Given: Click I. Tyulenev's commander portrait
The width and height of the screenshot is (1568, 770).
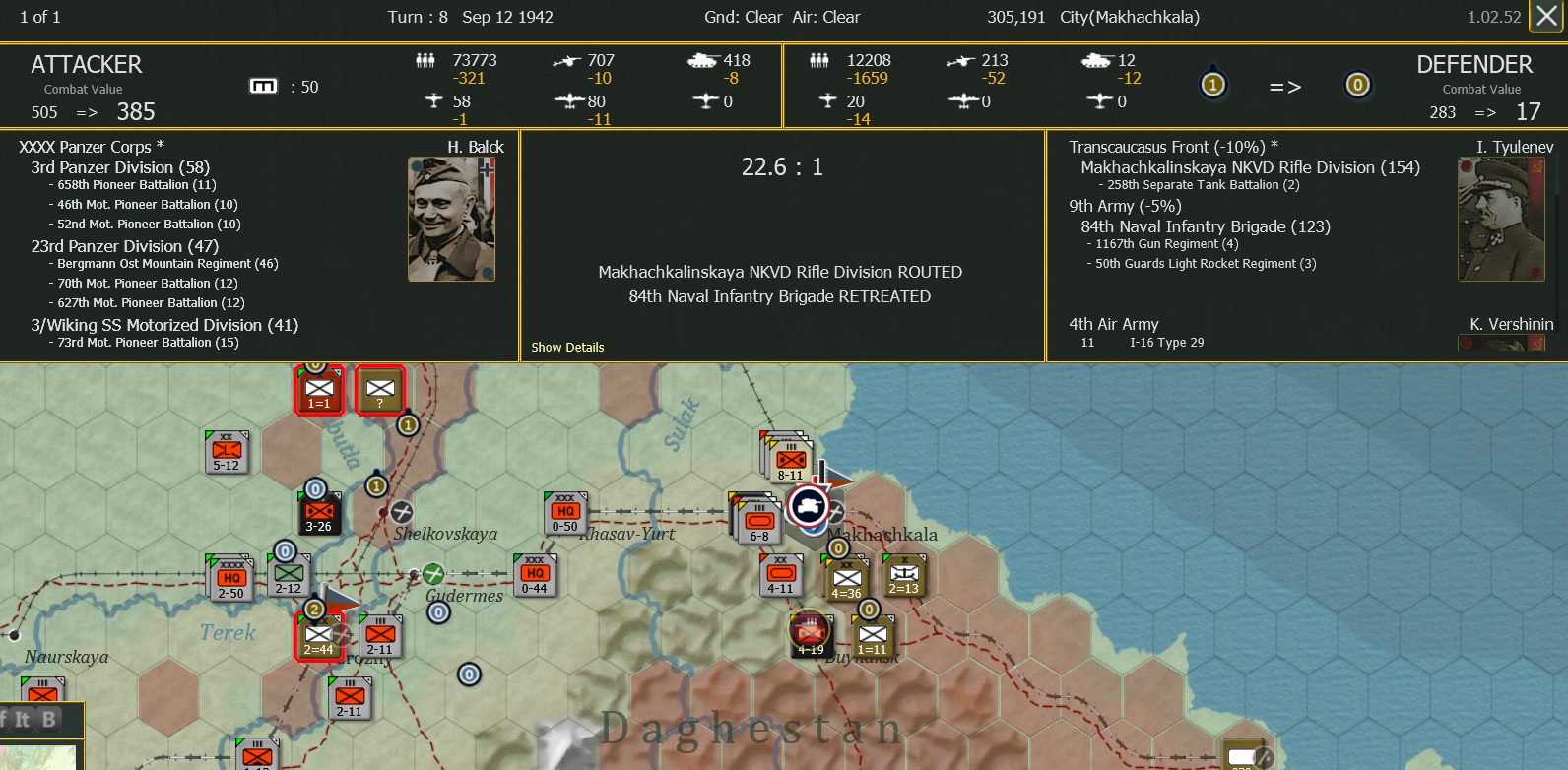Looking at the screenshot, I should [1501, 218].
